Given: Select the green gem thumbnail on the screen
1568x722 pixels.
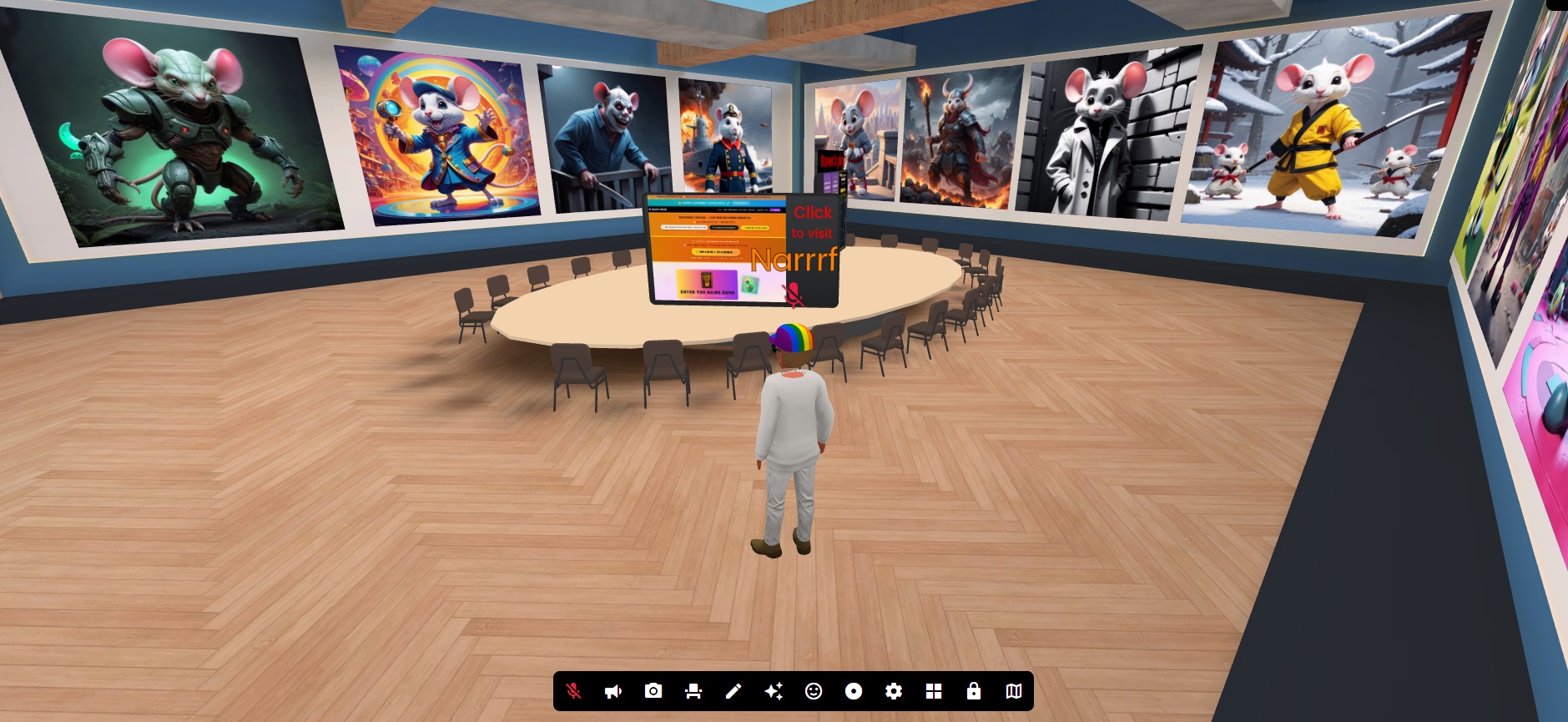Looking at the screenshot, I should coord(750,285).
